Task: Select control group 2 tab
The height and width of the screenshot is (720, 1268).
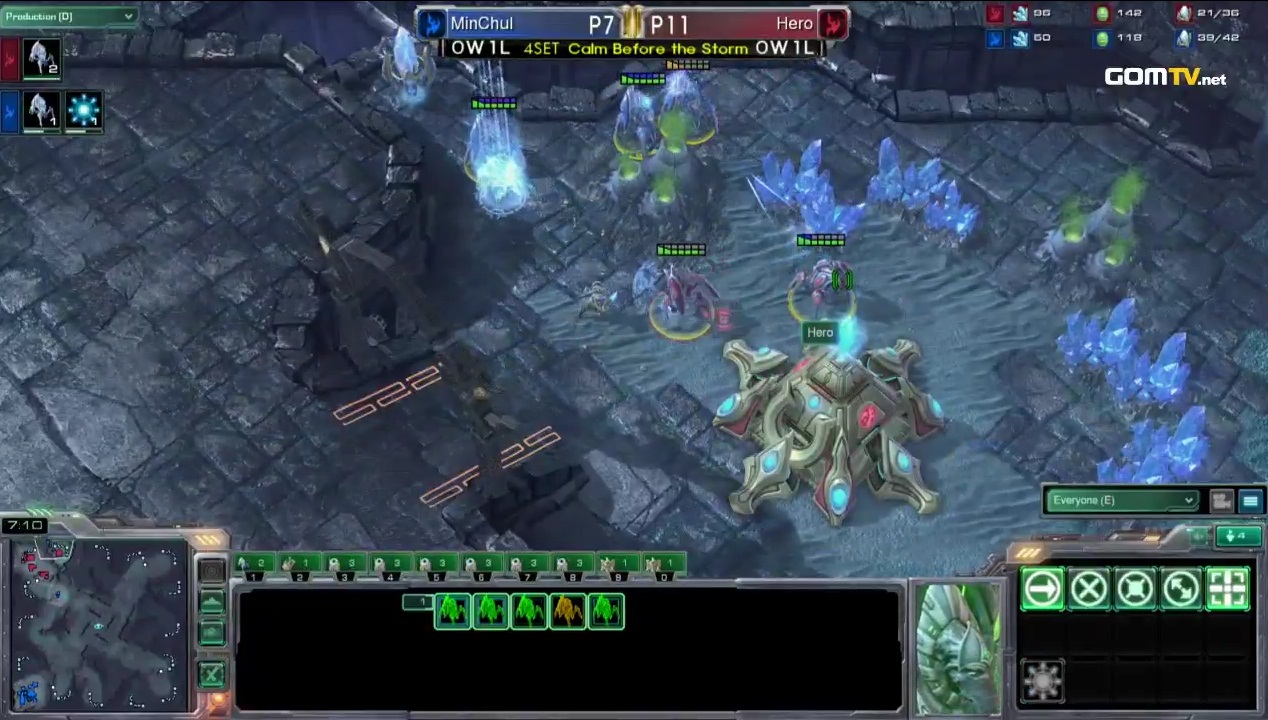Action: pyautogui.click(x=299, y=567)
